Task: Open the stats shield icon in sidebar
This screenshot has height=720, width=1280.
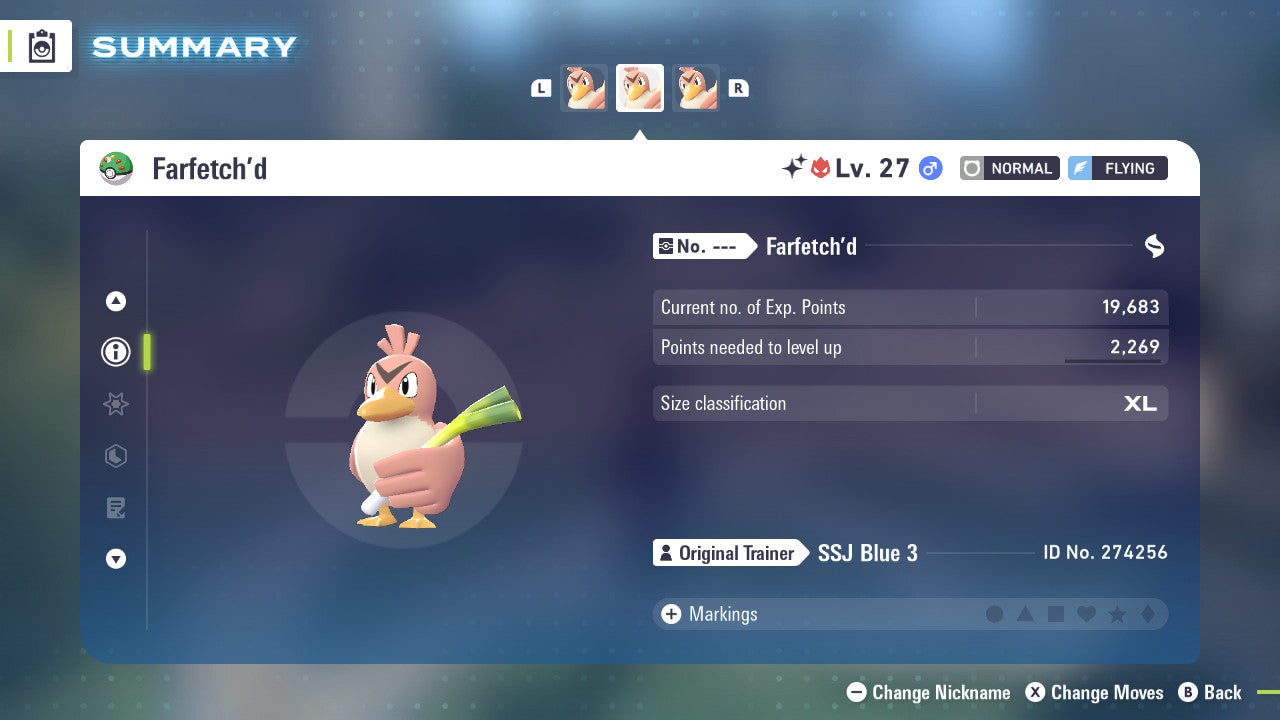Action: point(116,456)
